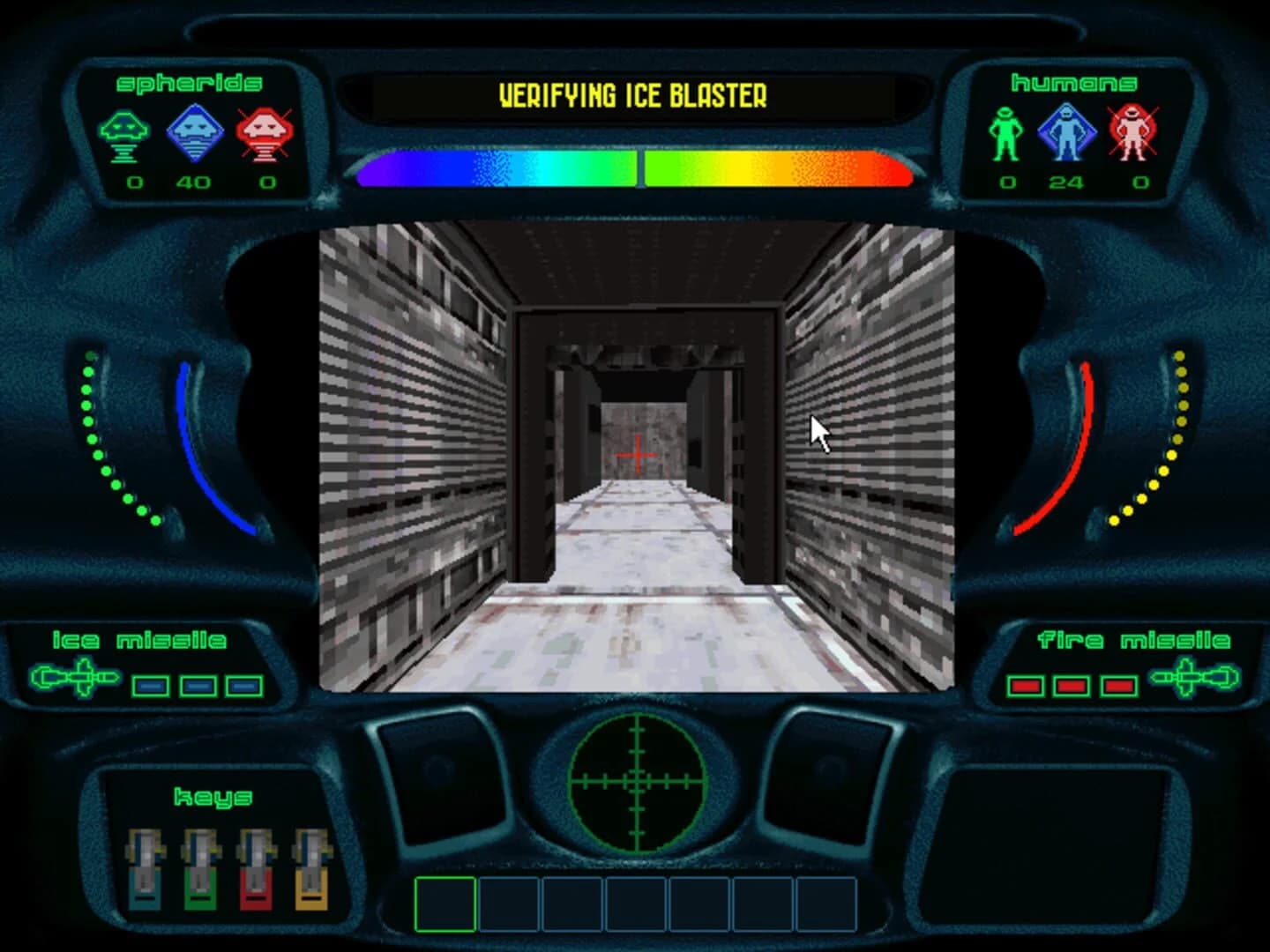This screenshot has height=952, width=1270.
Task: Click the red crosshair in the viewport
Action: (637, 454)
